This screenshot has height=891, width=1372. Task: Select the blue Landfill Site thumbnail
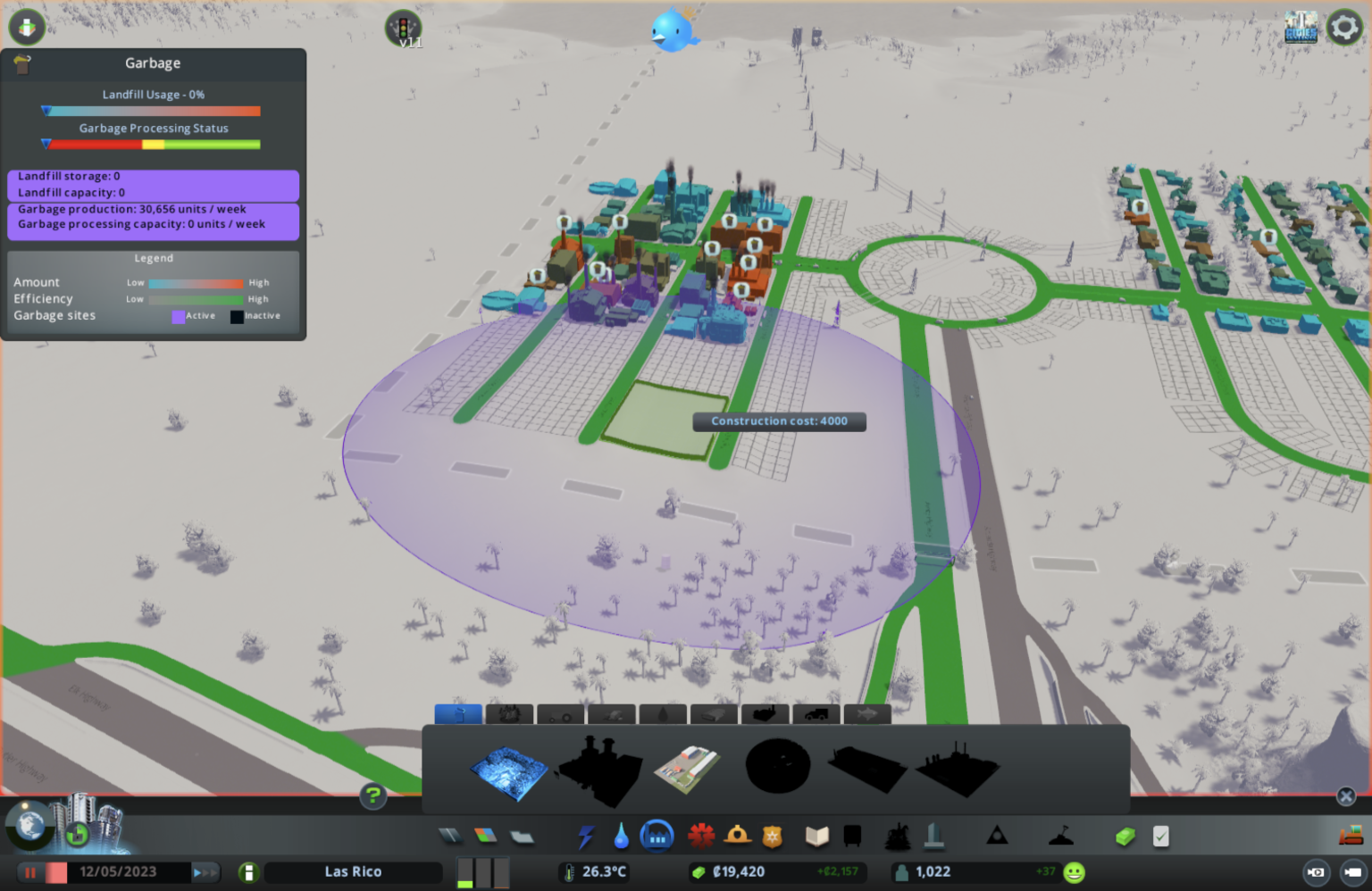pyautogui.click(x=509, y=768)
